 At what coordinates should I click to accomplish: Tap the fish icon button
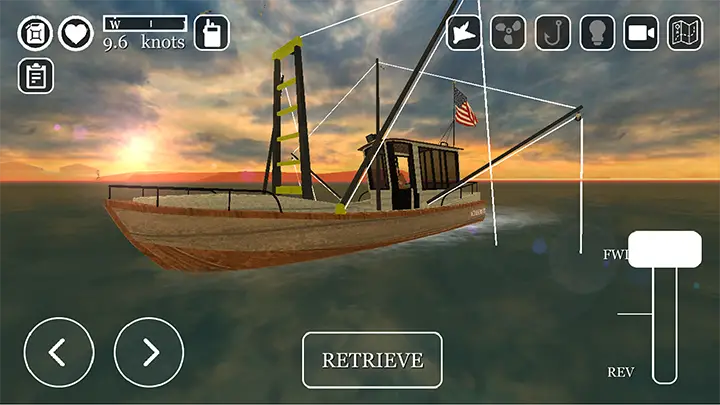point(464,33)
